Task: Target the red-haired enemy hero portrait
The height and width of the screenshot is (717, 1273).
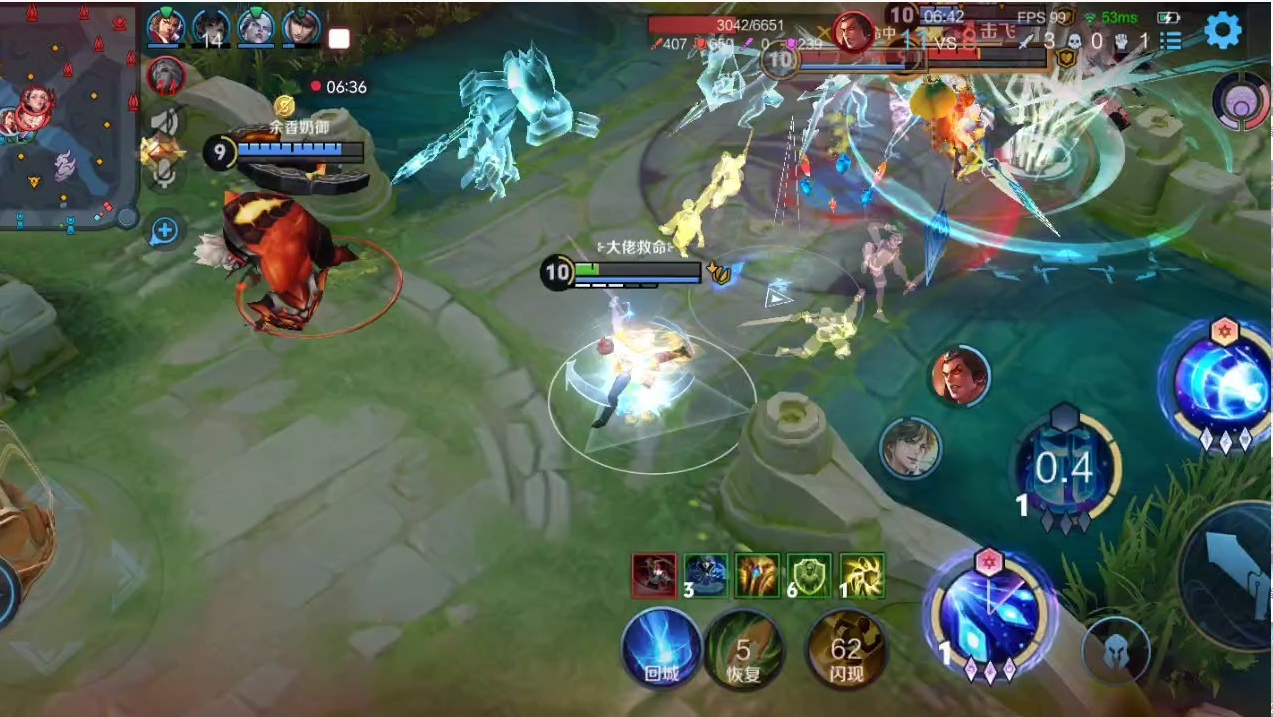Action: 960,377
